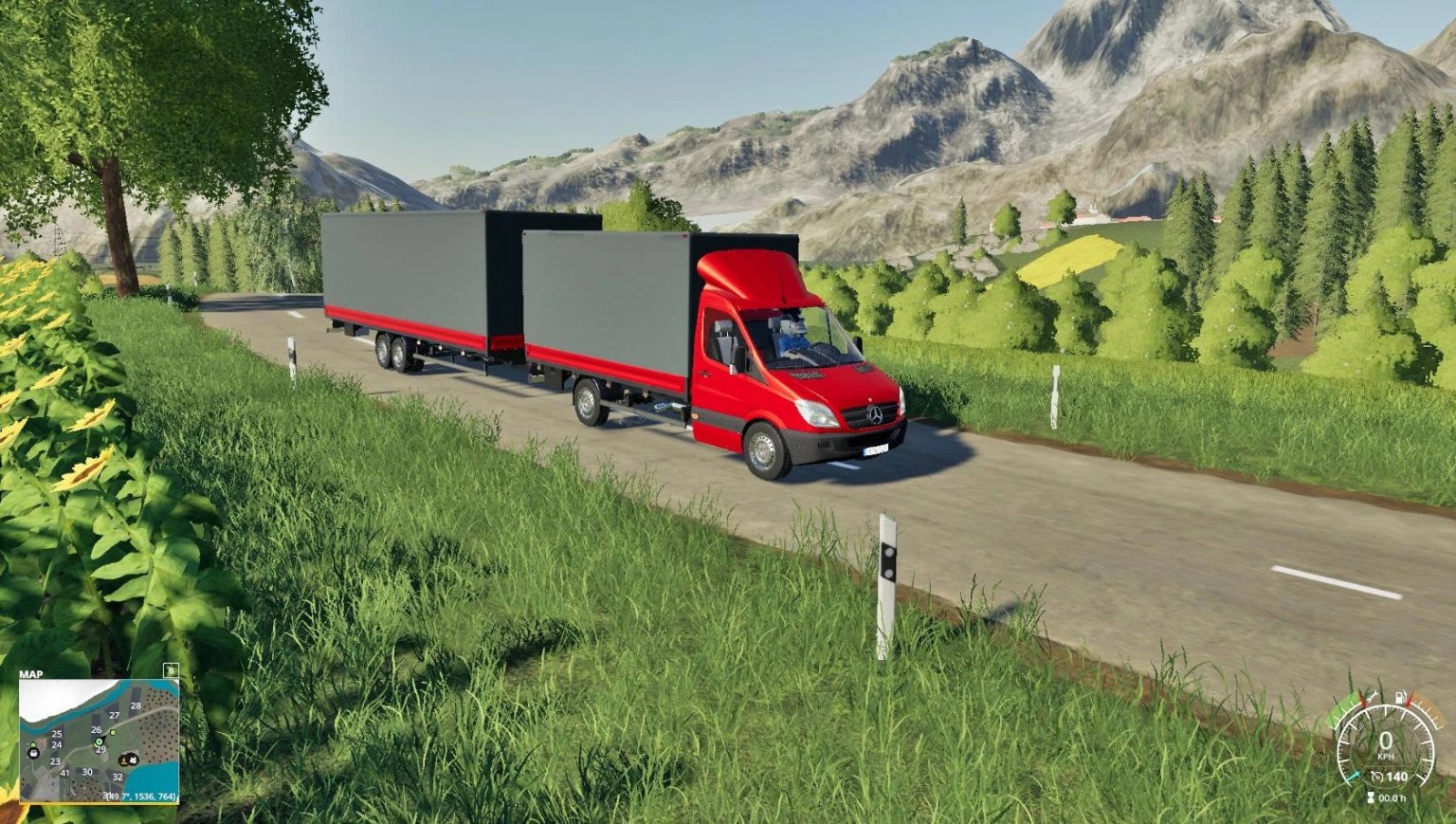Click the fuel pump icon above the speedometer

(x=1400, y=697)
